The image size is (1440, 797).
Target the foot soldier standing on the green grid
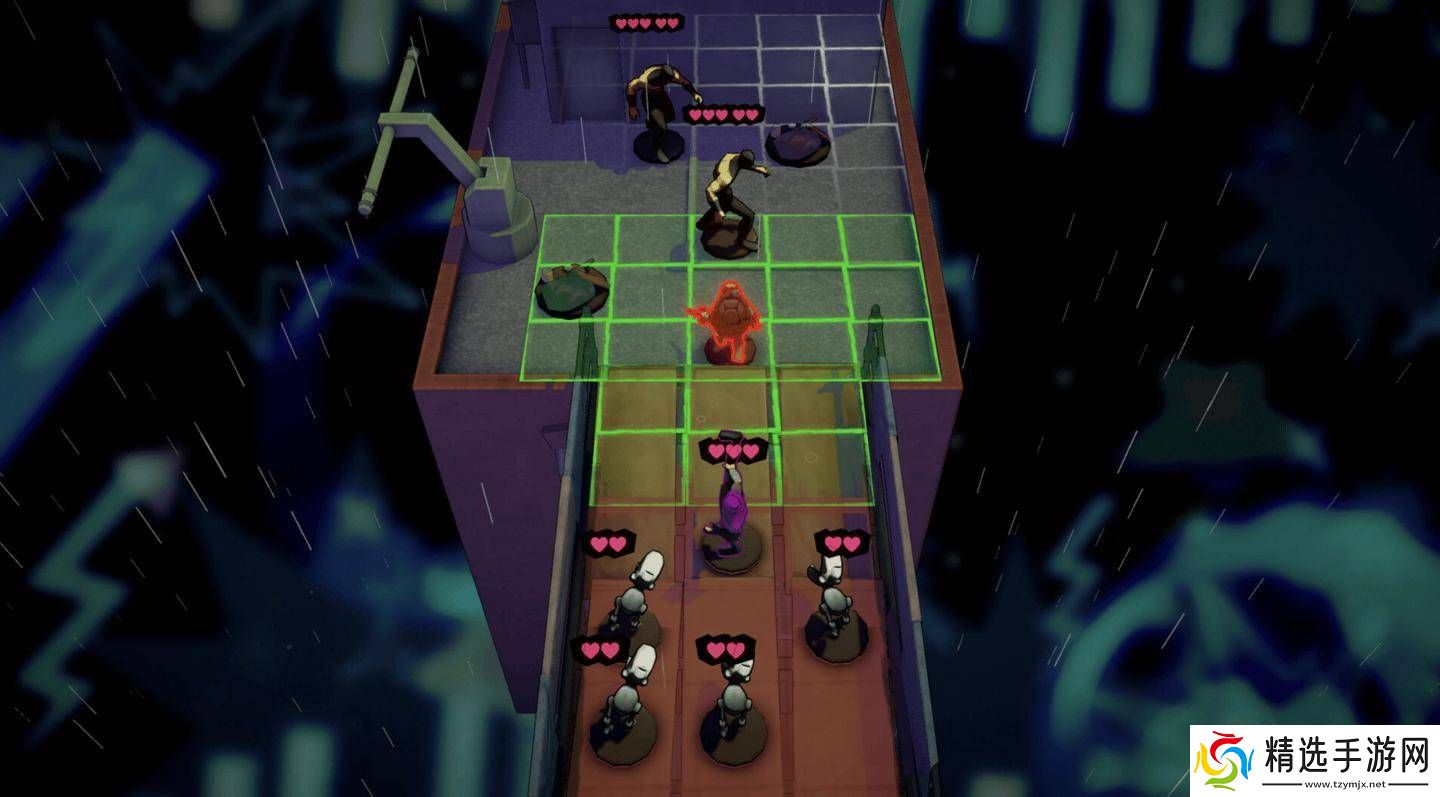(x=731, y=200)
